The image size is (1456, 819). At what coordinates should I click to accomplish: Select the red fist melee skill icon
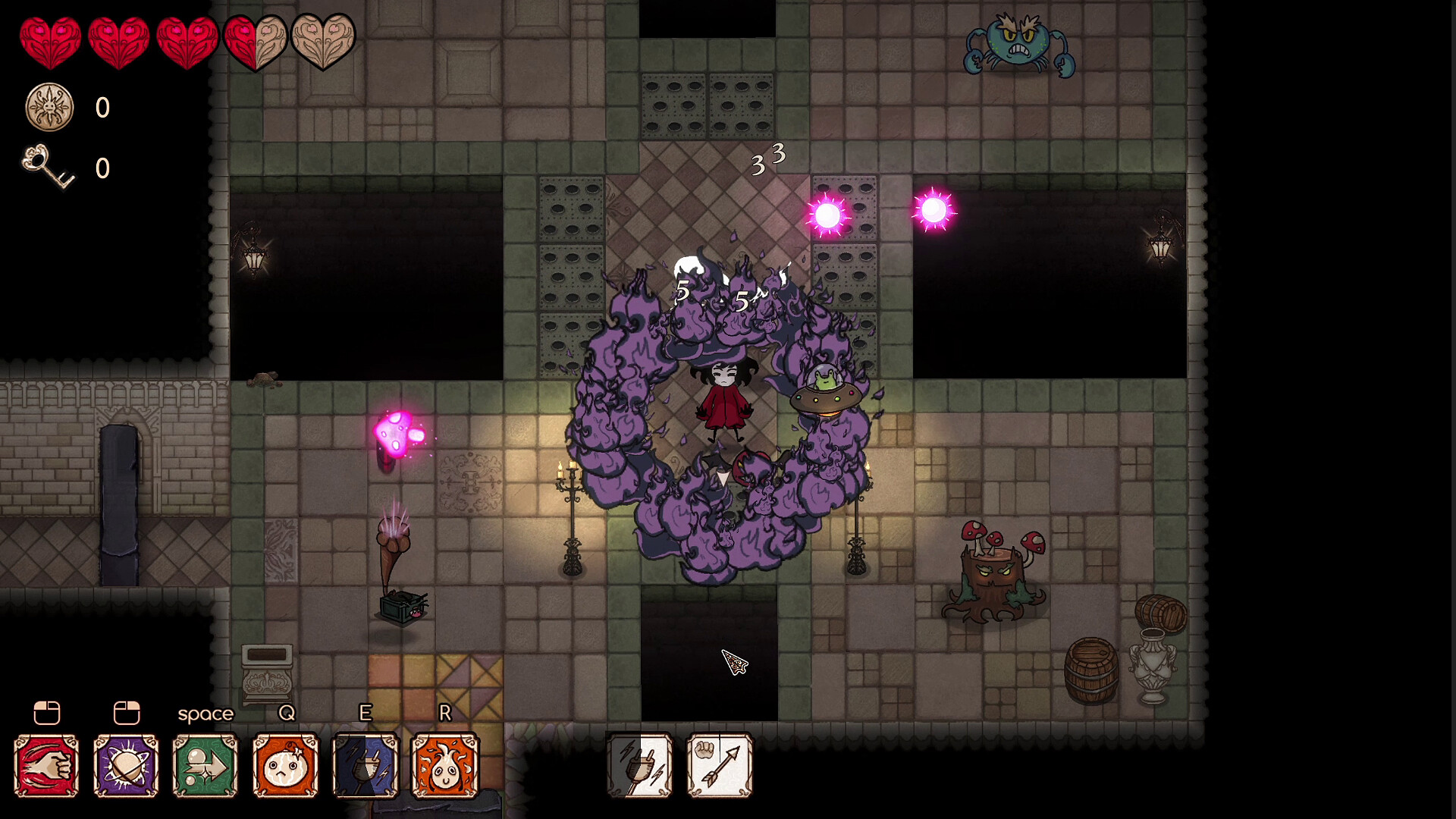click(x=45, y=766)
